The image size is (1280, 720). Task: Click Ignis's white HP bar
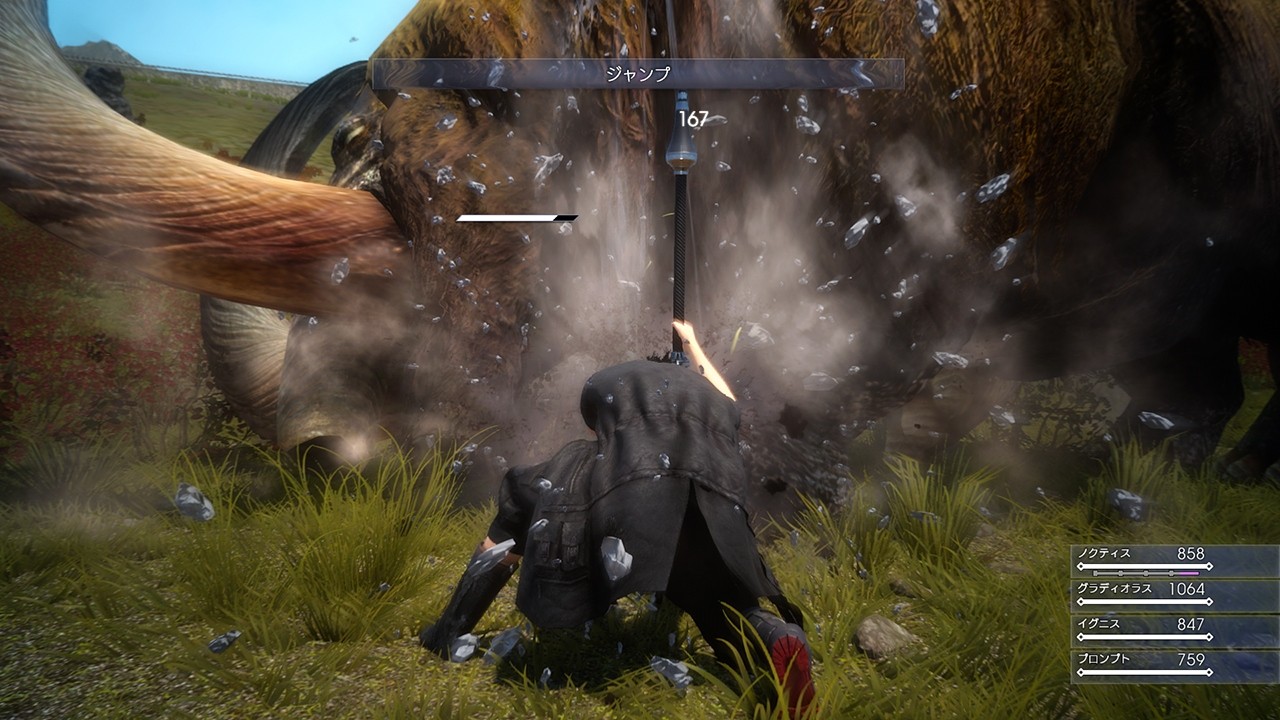pyautogui.click(x=1145, y=637)
